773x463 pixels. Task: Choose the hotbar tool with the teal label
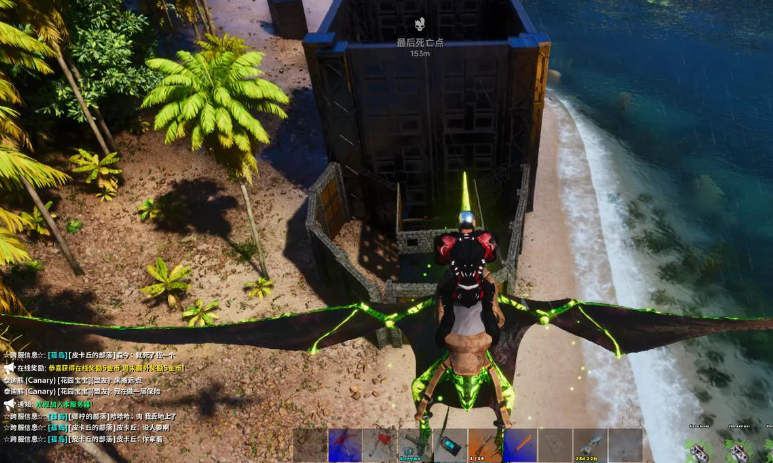[x=415, y=445]
